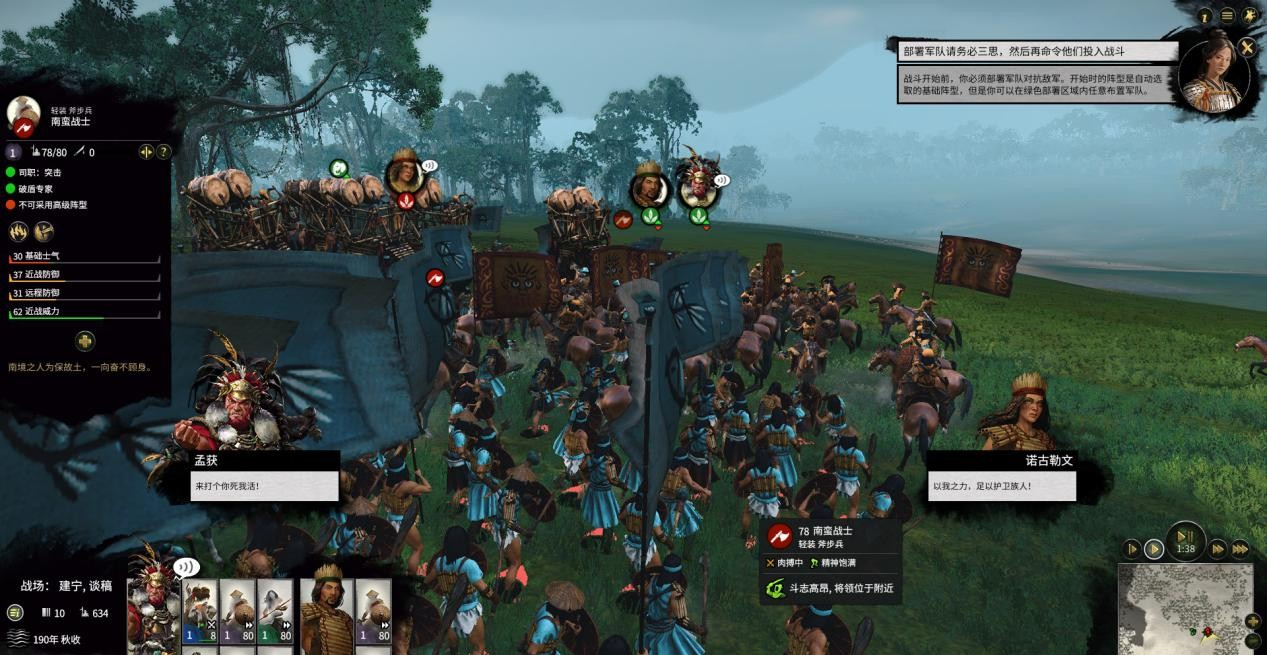
Task: Set battle speed to normal play
Action: [x=1153, y=549]
